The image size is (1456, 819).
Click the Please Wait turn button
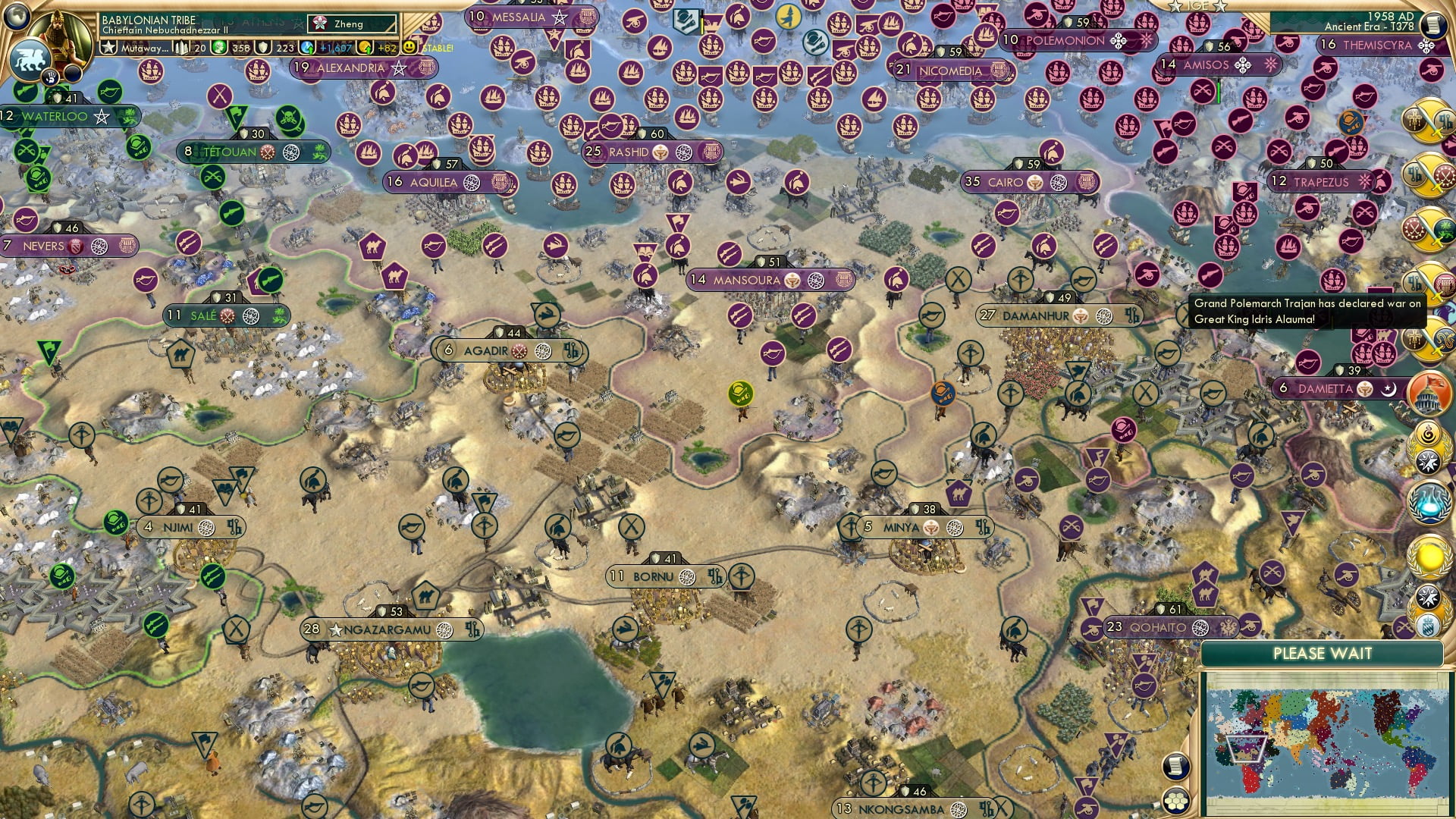[x=1322, y=654]
